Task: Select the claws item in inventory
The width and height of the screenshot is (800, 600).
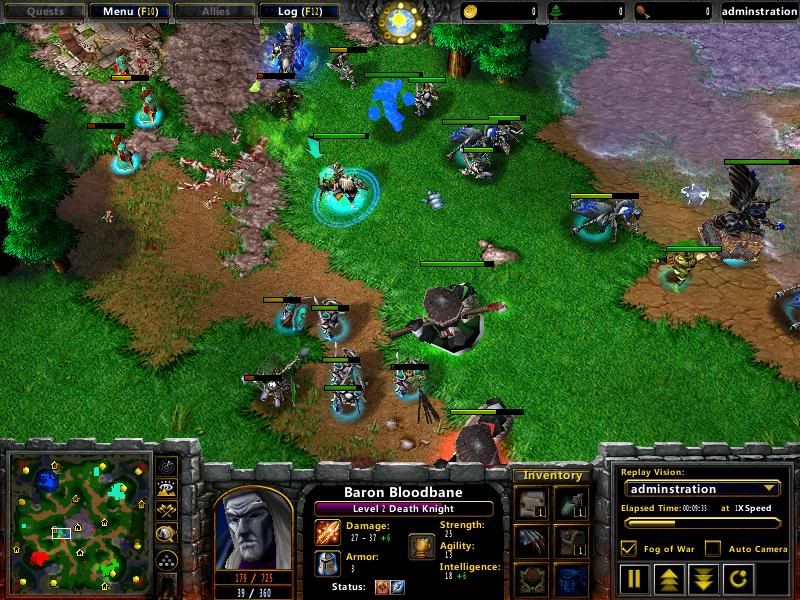Action: (x=531, y=543)
